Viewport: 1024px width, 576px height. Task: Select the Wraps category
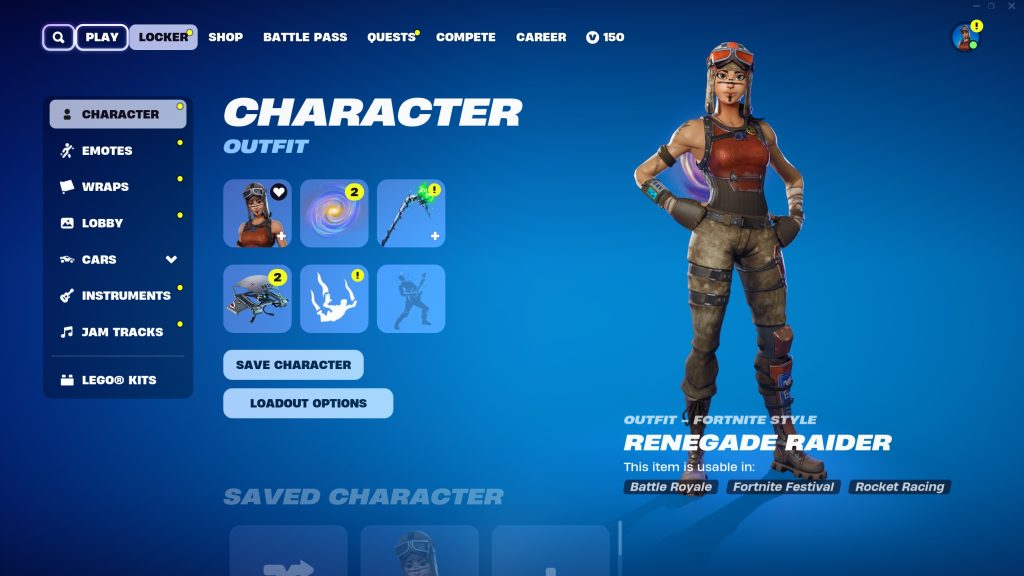pyautogui.click(x=105, y=187)
